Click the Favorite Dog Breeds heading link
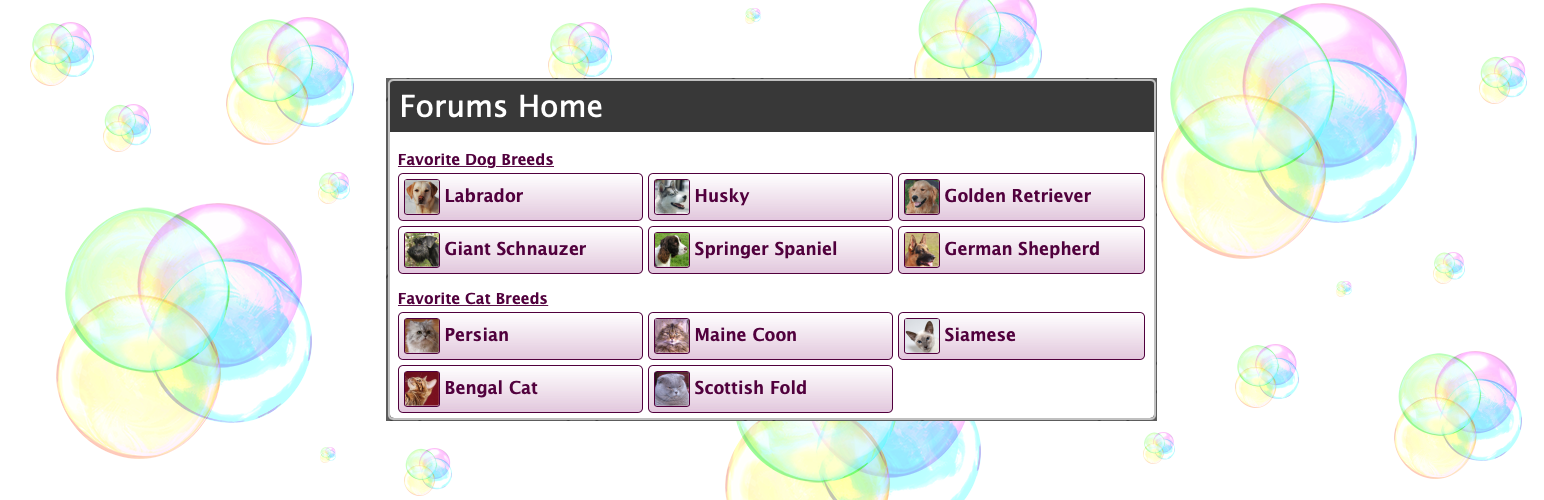This screenshot has width=1544, height=500. tap(476, 160)
